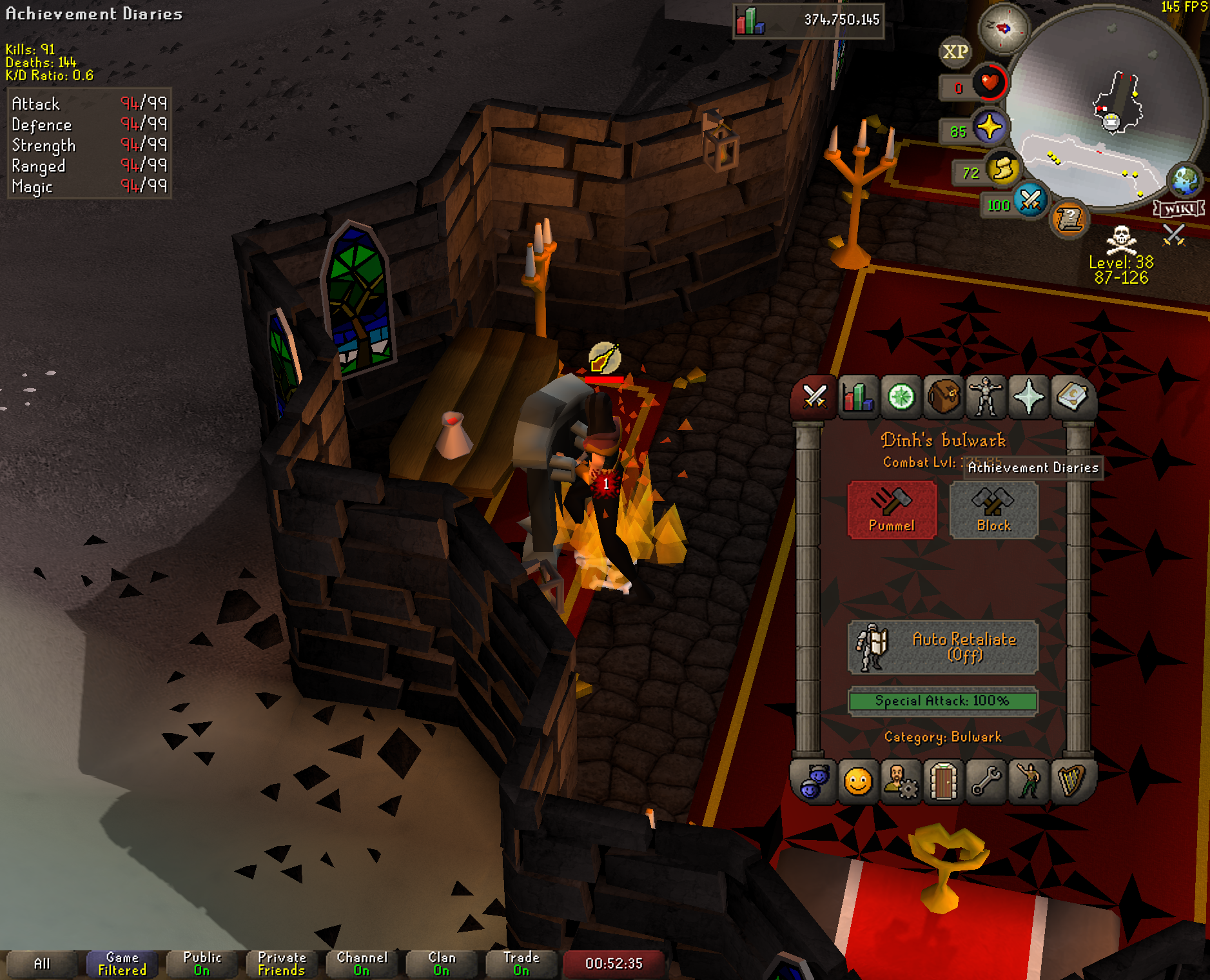Toggle the XP drops button
The width and height of the screenshot is (1210, 980).
[x=955, y=52]
